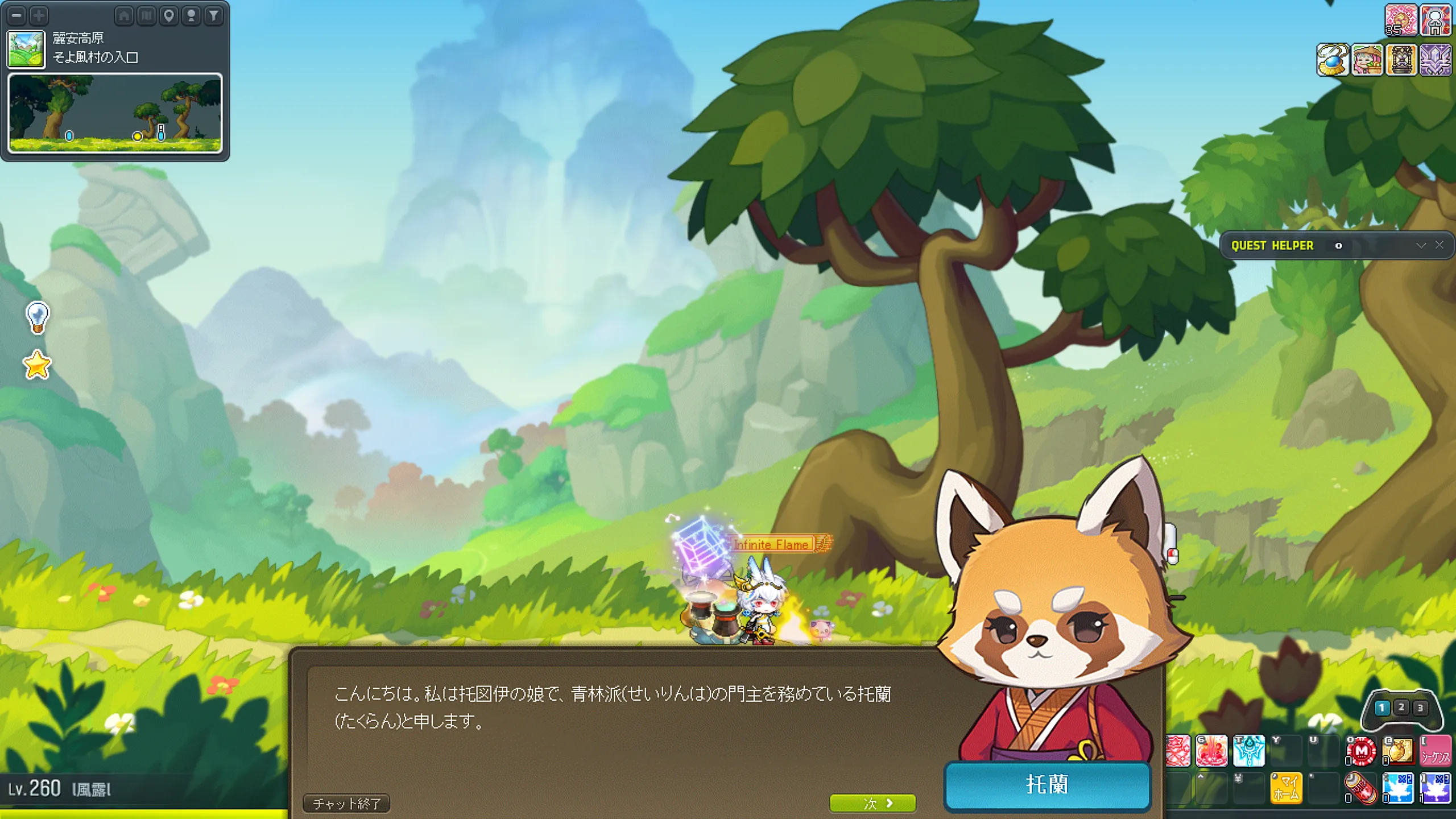
Task: Close the Quest Helper panel
Action: [x=1439, y=245]
